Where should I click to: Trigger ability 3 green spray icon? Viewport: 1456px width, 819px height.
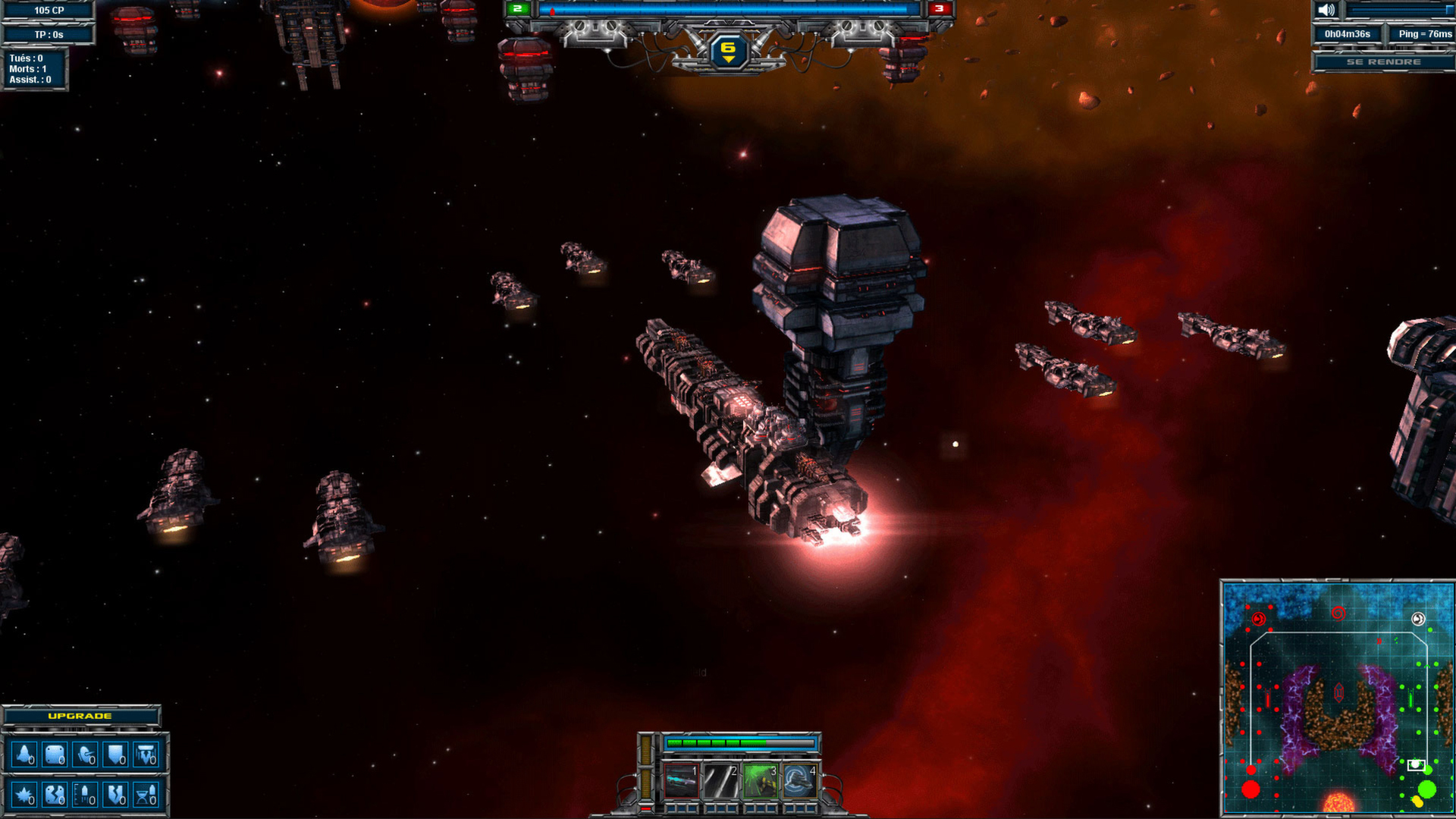tap(760, 781)
